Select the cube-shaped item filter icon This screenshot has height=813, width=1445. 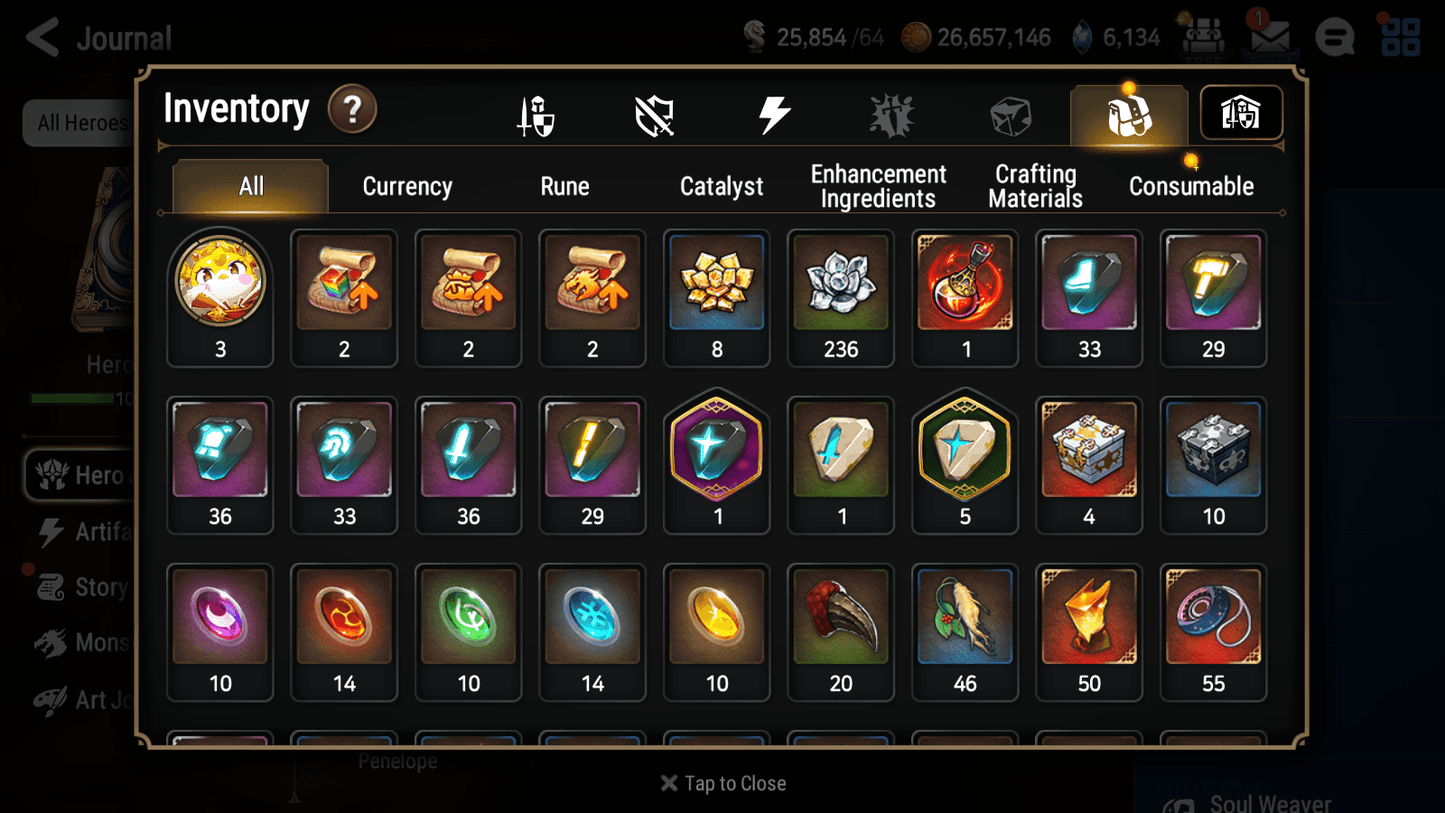point(1010,114)
